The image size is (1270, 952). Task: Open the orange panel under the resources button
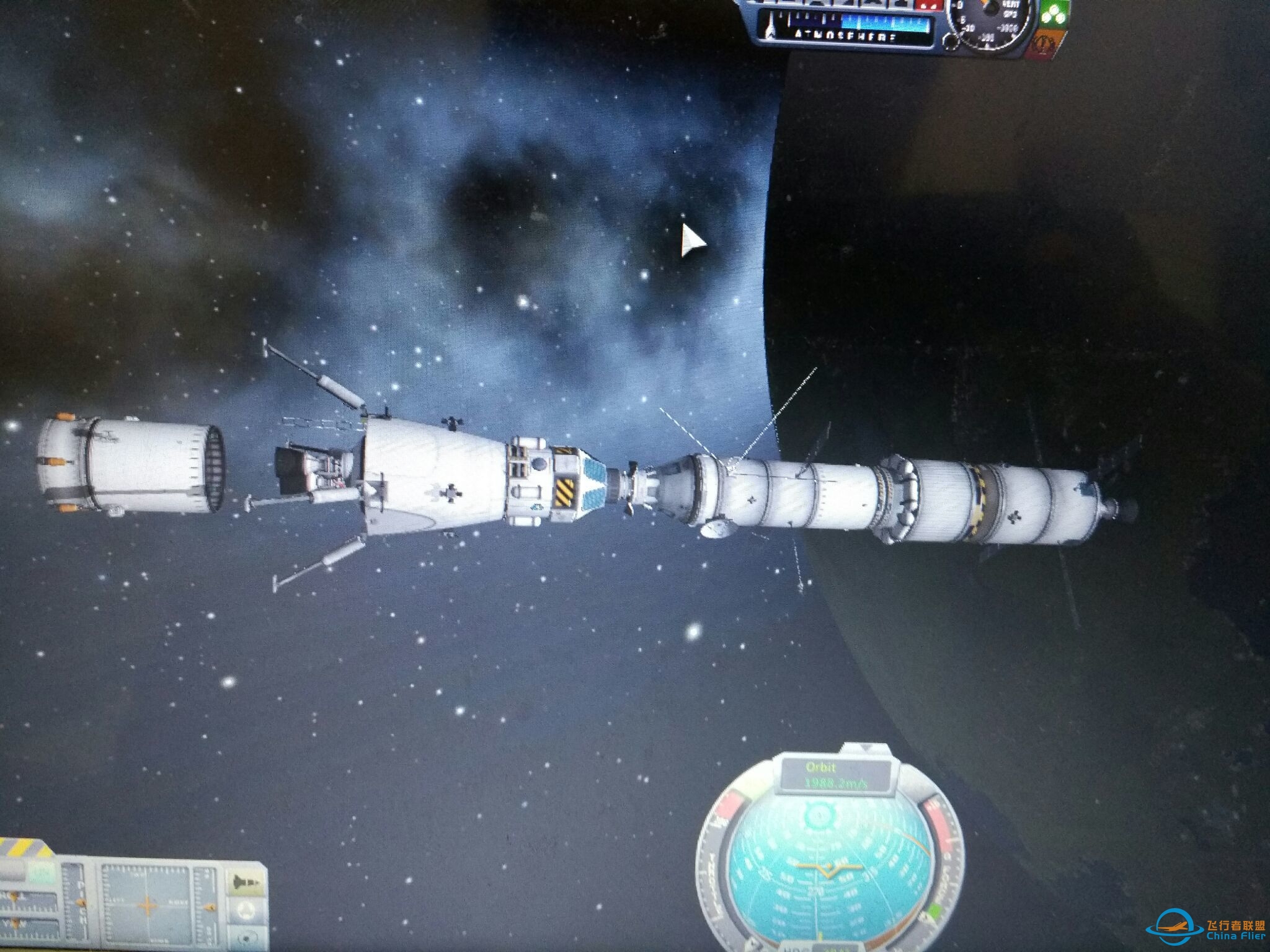pos(1049,42)
